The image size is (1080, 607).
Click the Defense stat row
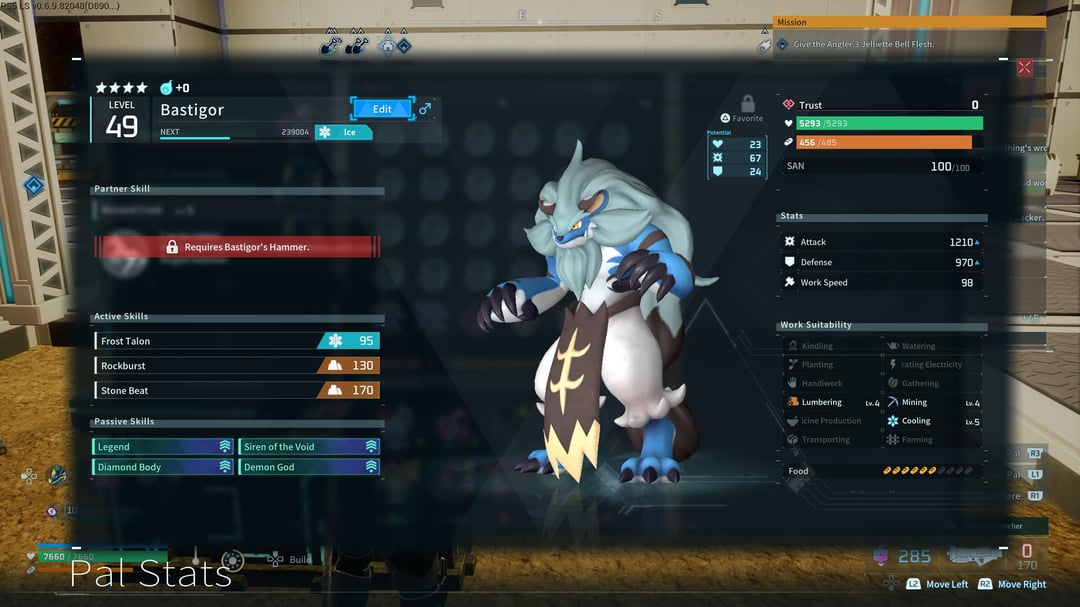tap(882, 263)
